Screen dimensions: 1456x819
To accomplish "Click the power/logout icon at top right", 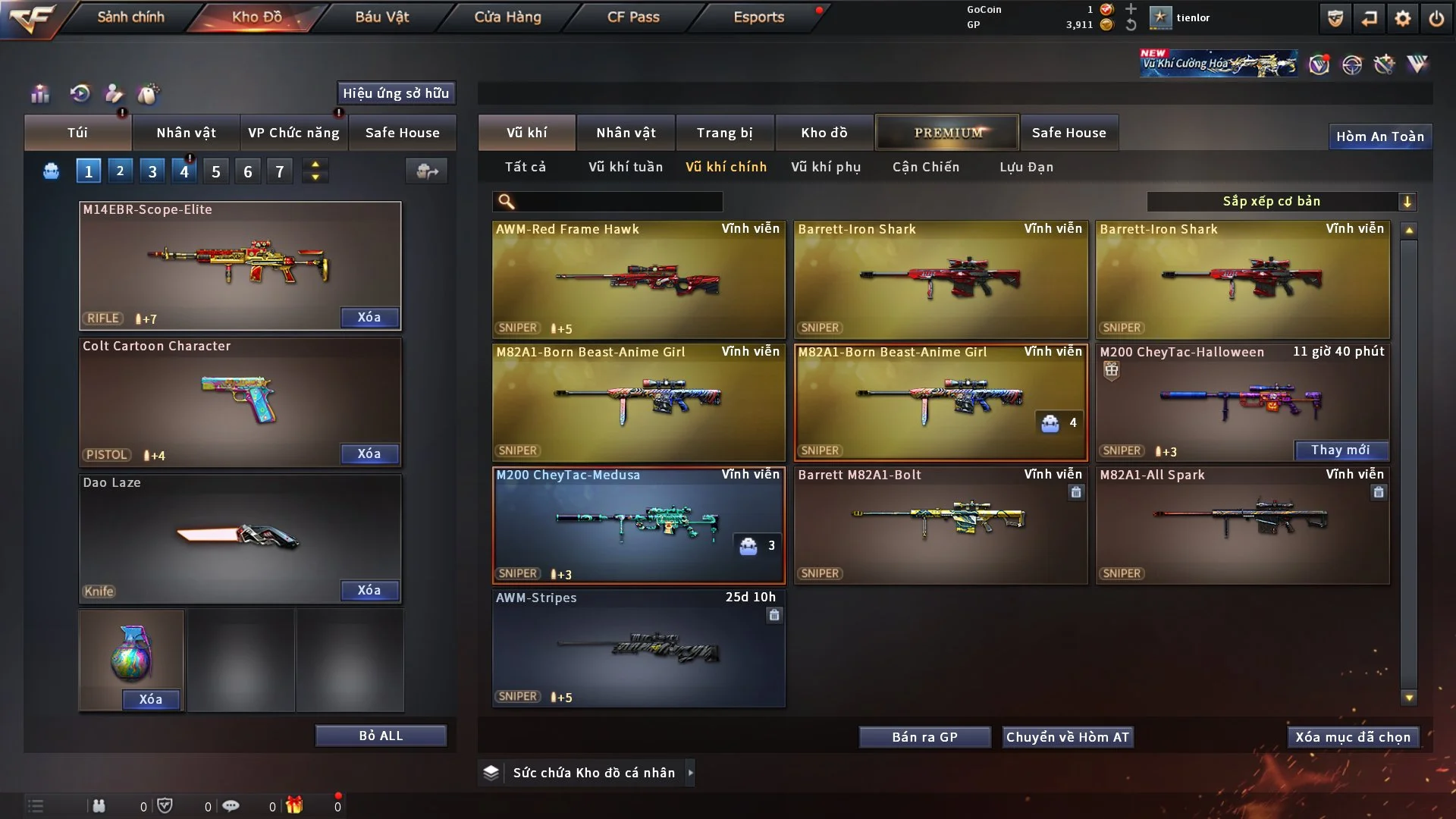I will click(1437, 17).
